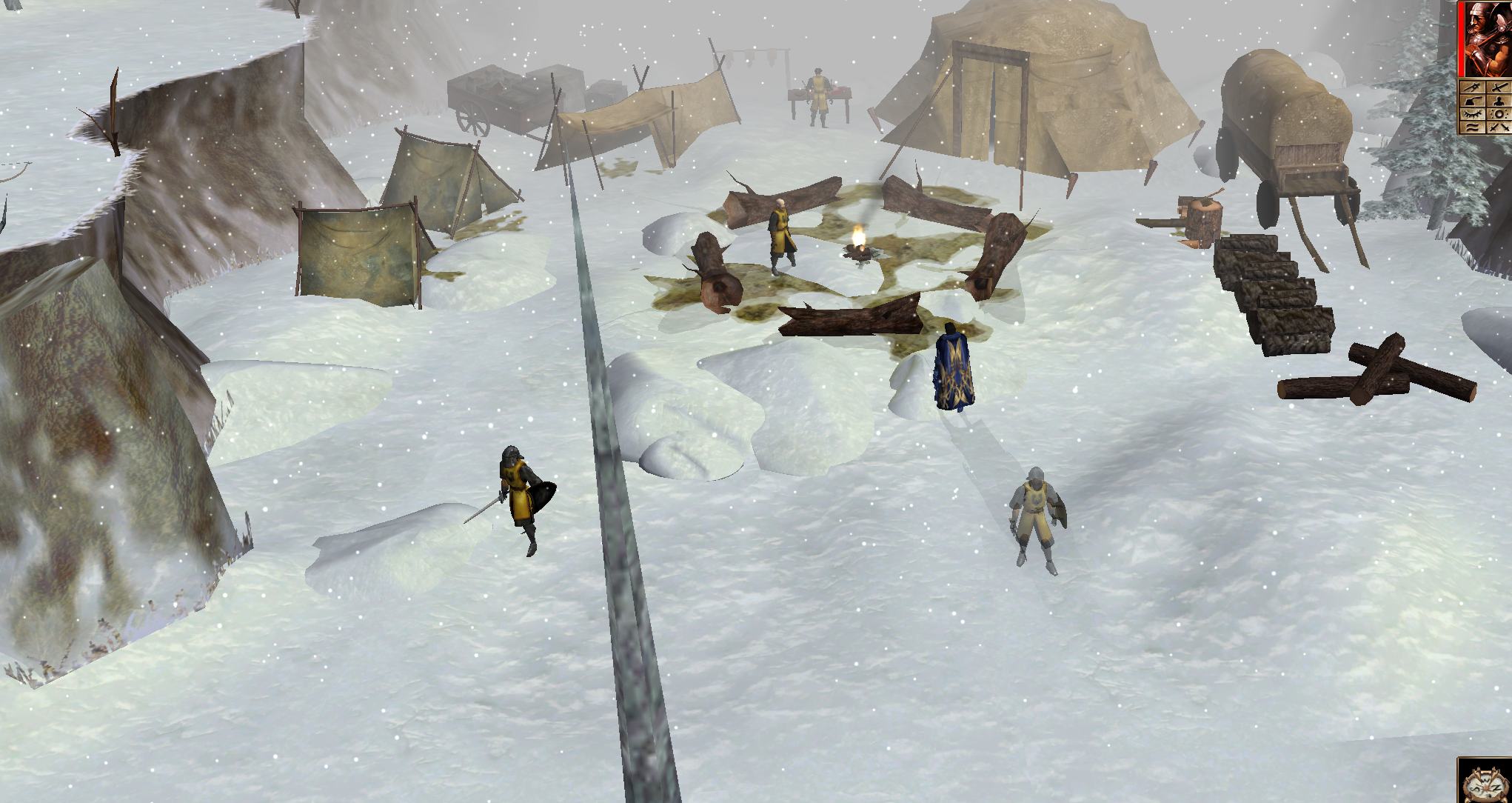Screen dimensions: 1512x803
Task: Select the wavy lines icon button
Action: [1472, 127]
